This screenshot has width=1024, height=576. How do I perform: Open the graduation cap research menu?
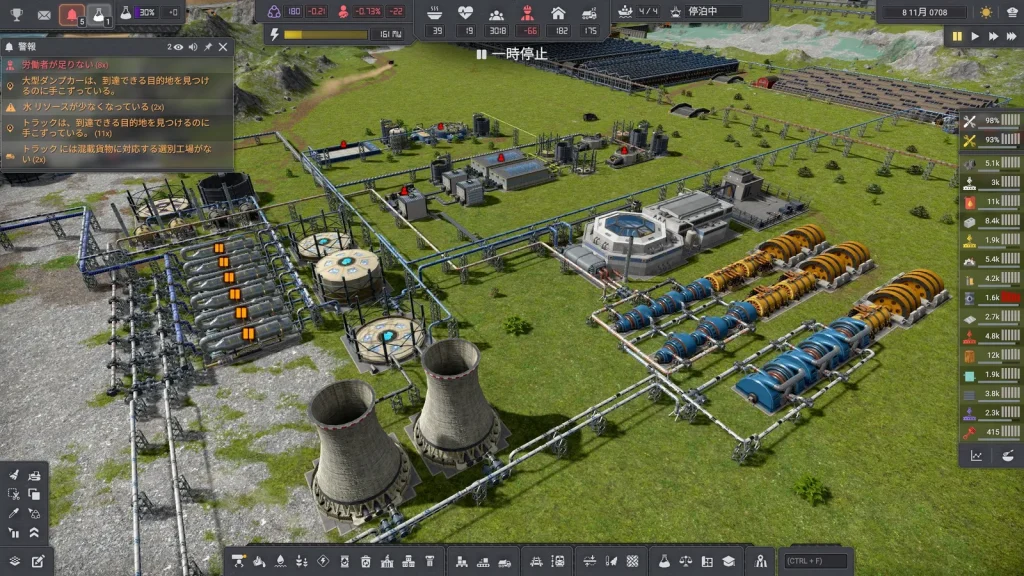tap(728, 561)
